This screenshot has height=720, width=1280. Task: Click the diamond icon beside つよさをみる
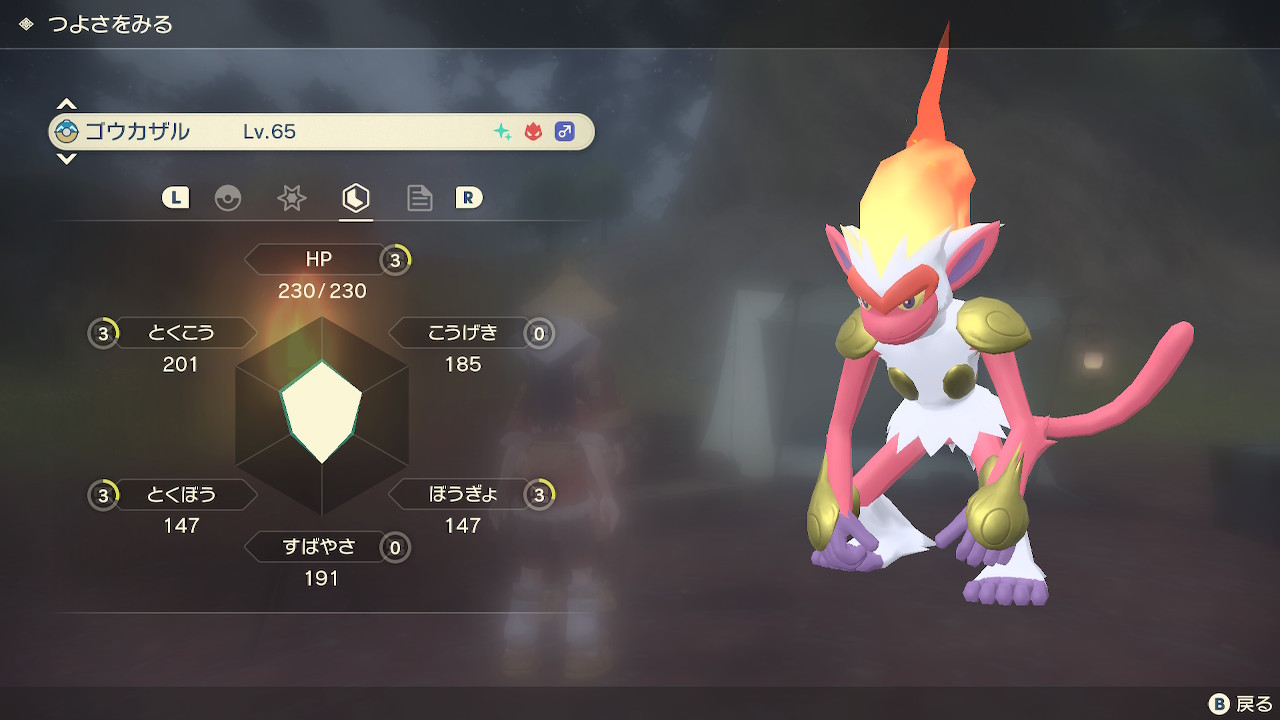(25, 24)
